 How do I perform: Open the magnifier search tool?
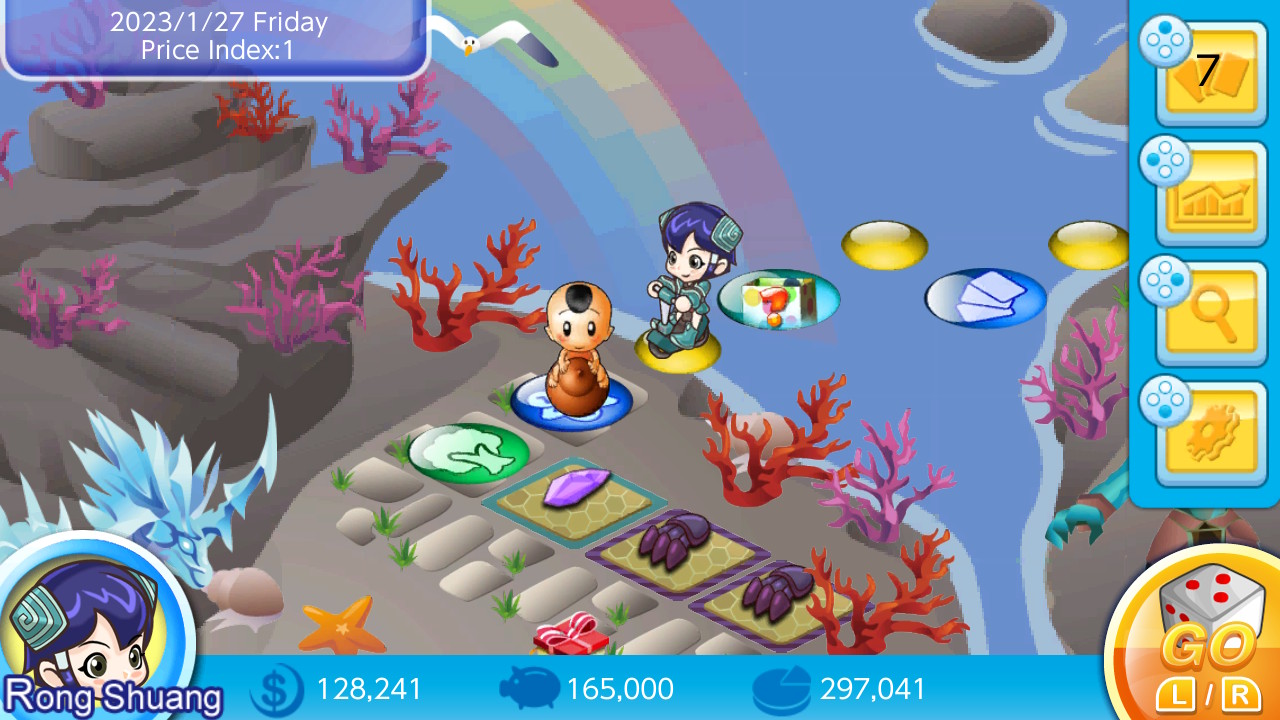pyautogui.click(x=1210, y=315)
